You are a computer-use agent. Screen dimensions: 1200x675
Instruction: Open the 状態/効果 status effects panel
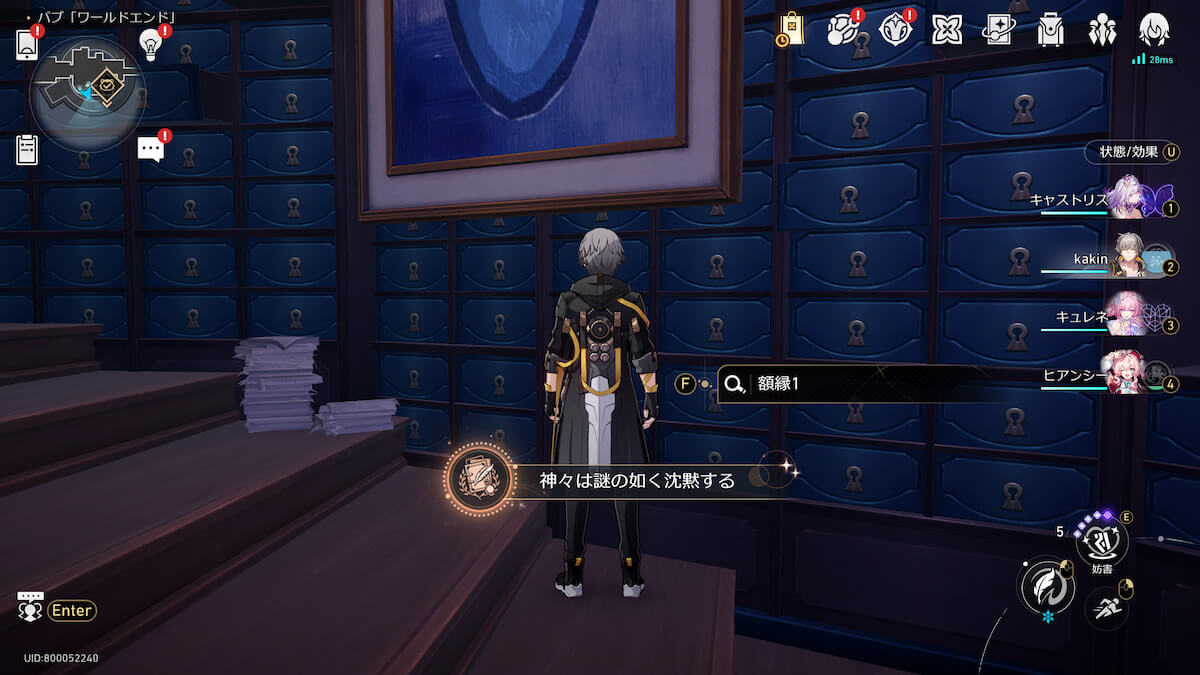(1131, 152)
